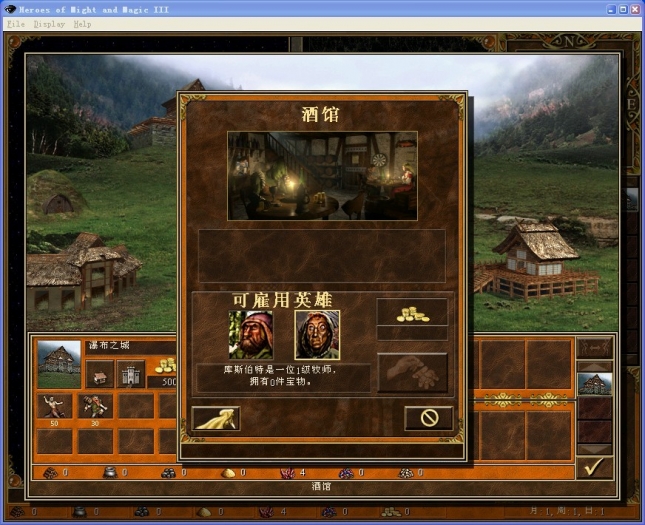Select the creature slot showing 50 units
The height and width of the screenshot is (525, 645).
(x=52, y=406)
